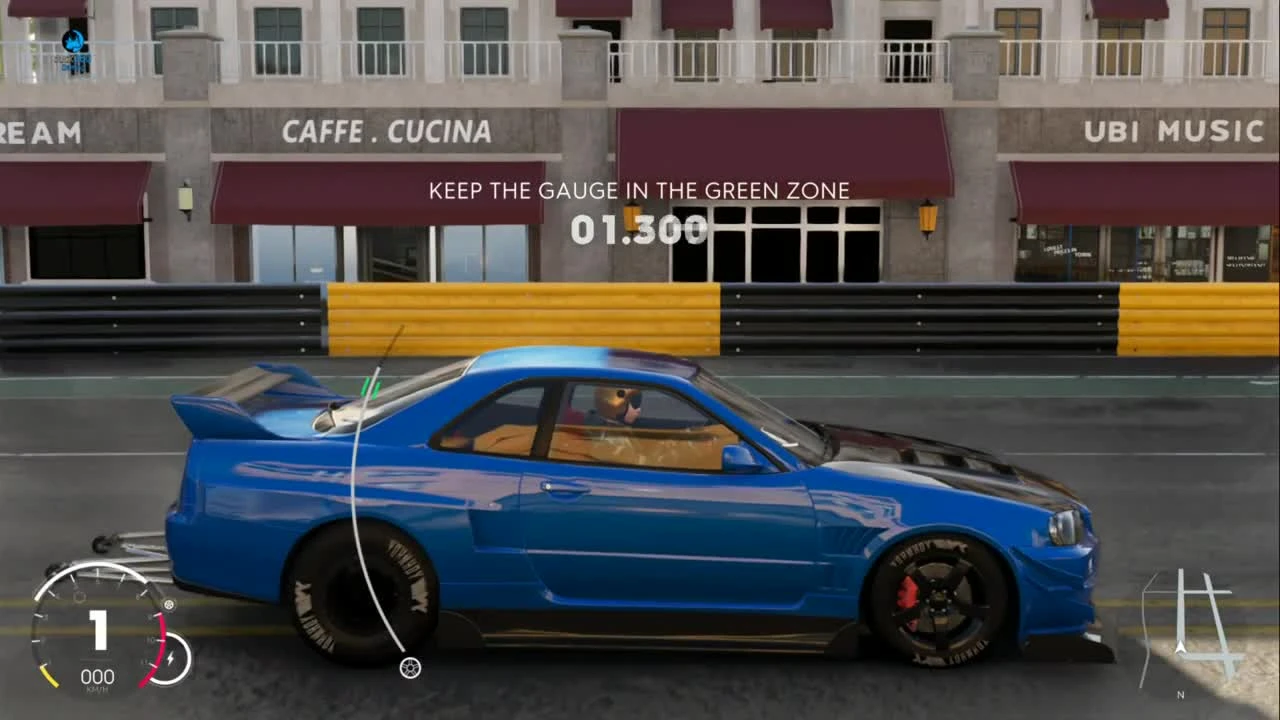Click the hexagon icon atop the tachometer
The width and height of the screenshot is (1280, 720).
point(80,597)
